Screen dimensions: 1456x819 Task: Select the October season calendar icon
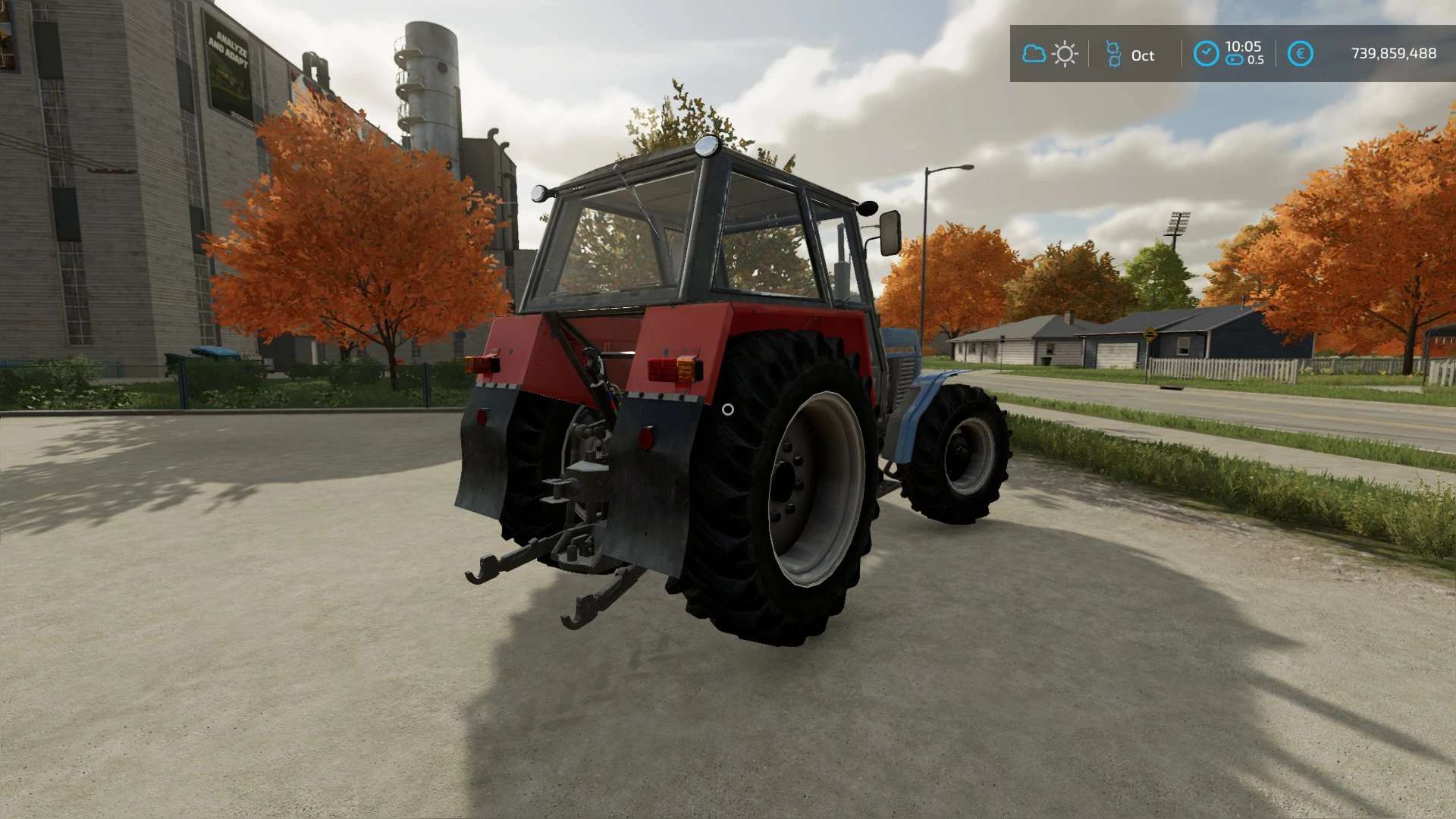tap(1113, 55)
